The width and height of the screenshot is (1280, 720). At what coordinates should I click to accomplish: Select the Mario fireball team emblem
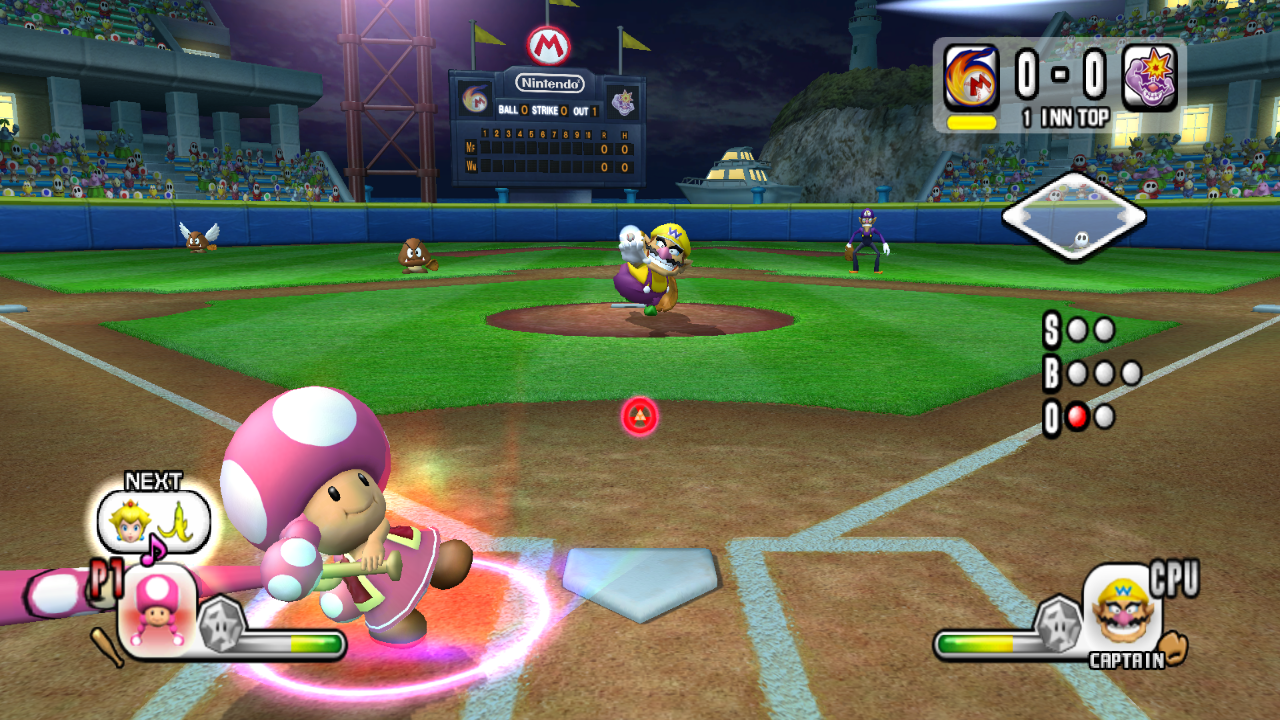point(971,78)
